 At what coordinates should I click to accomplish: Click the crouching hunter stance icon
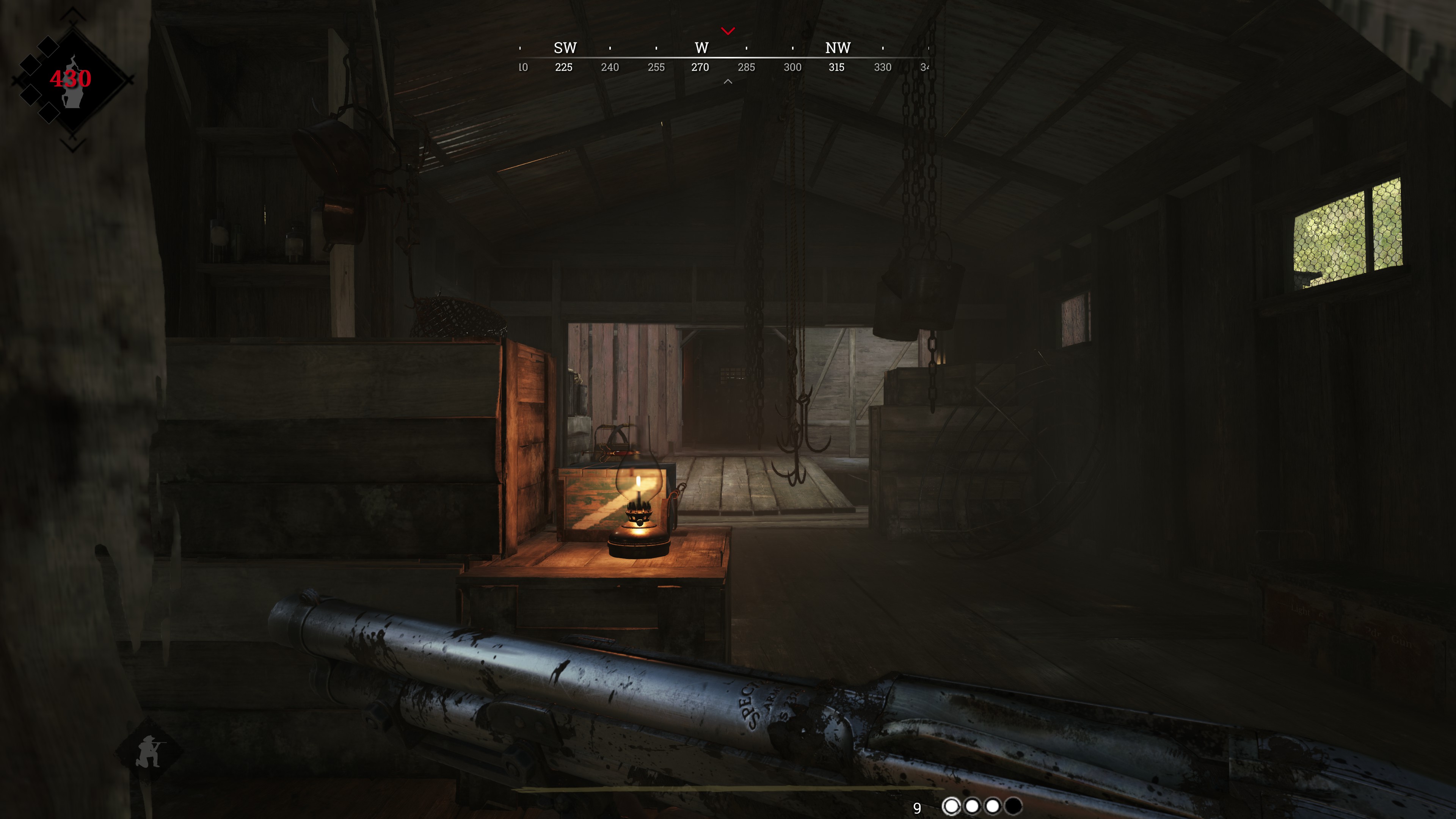(x=149, y=751)
